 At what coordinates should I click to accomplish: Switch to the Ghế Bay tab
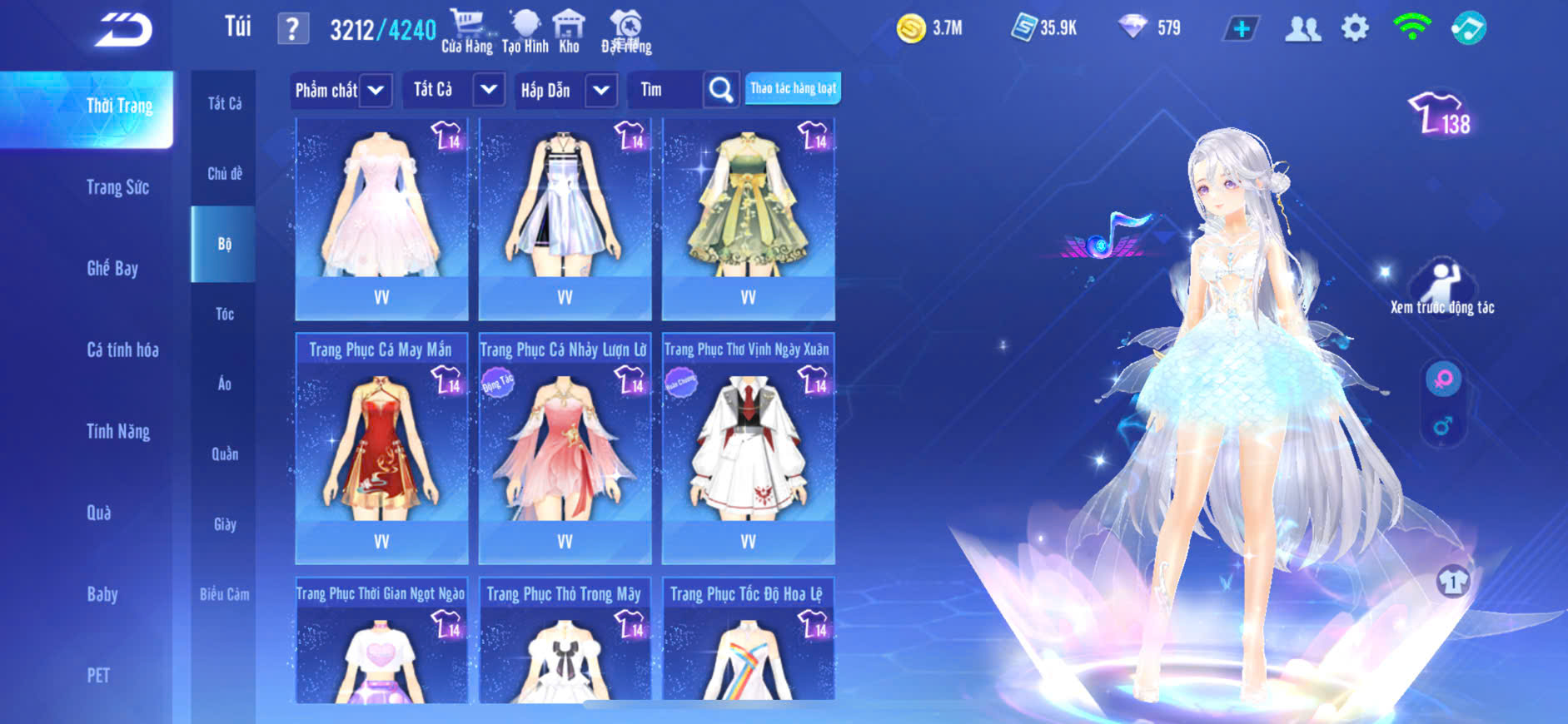click(112, 268)
